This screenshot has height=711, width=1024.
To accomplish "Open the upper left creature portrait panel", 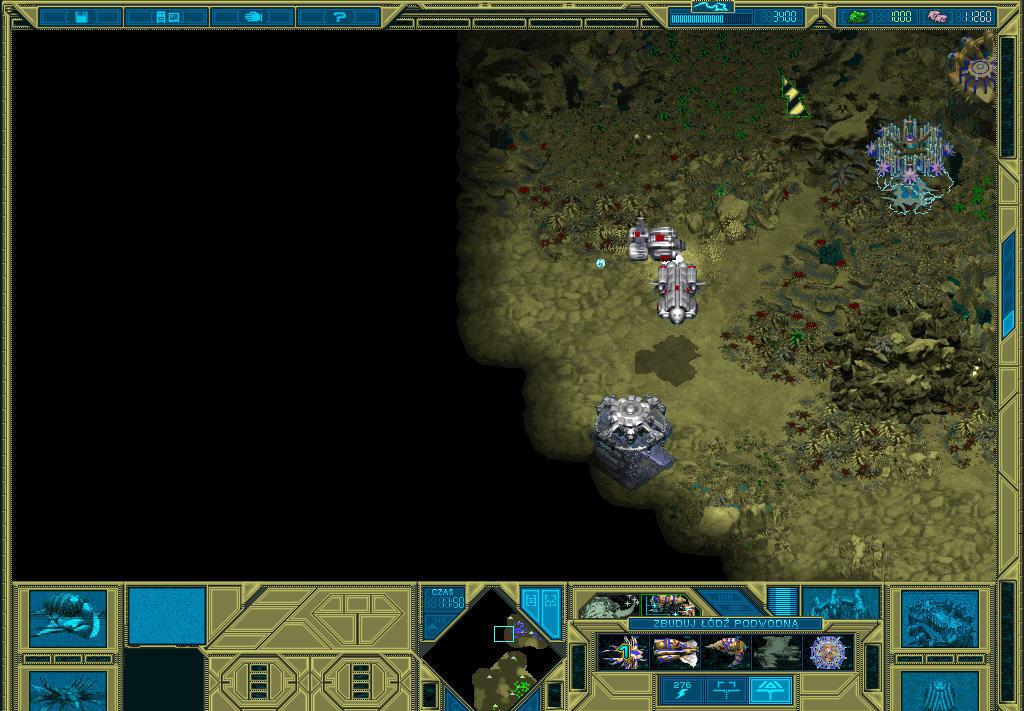I will pyautogui.click(x=68, y=616).
